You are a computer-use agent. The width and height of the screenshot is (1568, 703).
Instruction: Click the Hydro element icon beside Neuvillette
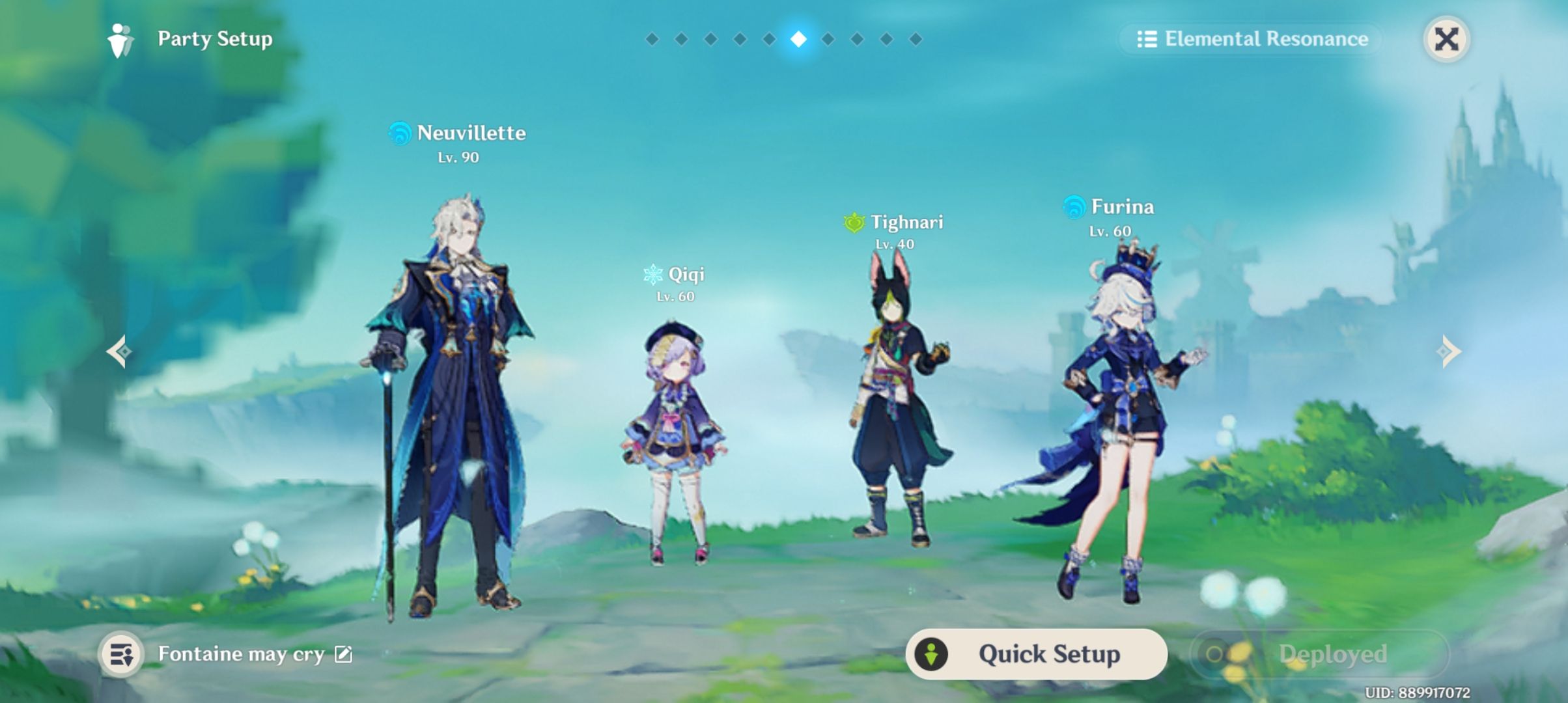[401, 133]
